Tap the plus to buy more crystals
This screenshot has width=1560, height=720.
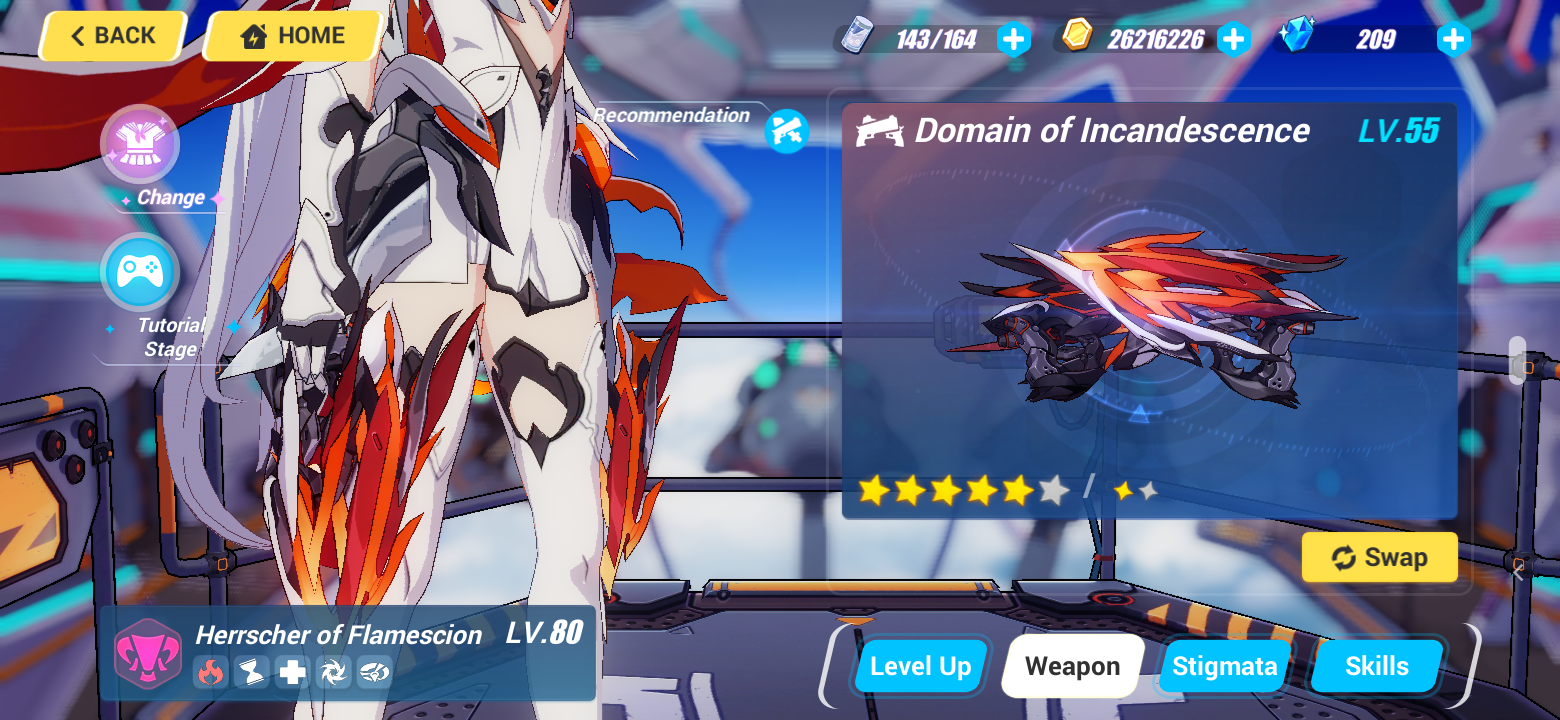click(1452, 39)
